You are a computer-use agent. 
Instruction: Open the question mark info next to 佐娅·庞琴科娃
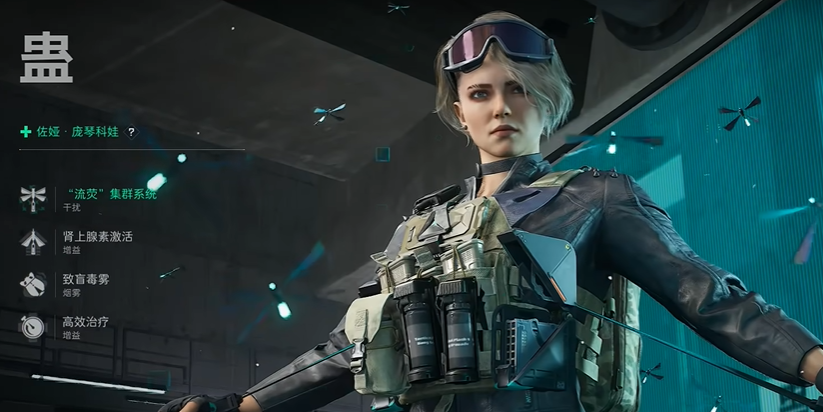[131, 132]
